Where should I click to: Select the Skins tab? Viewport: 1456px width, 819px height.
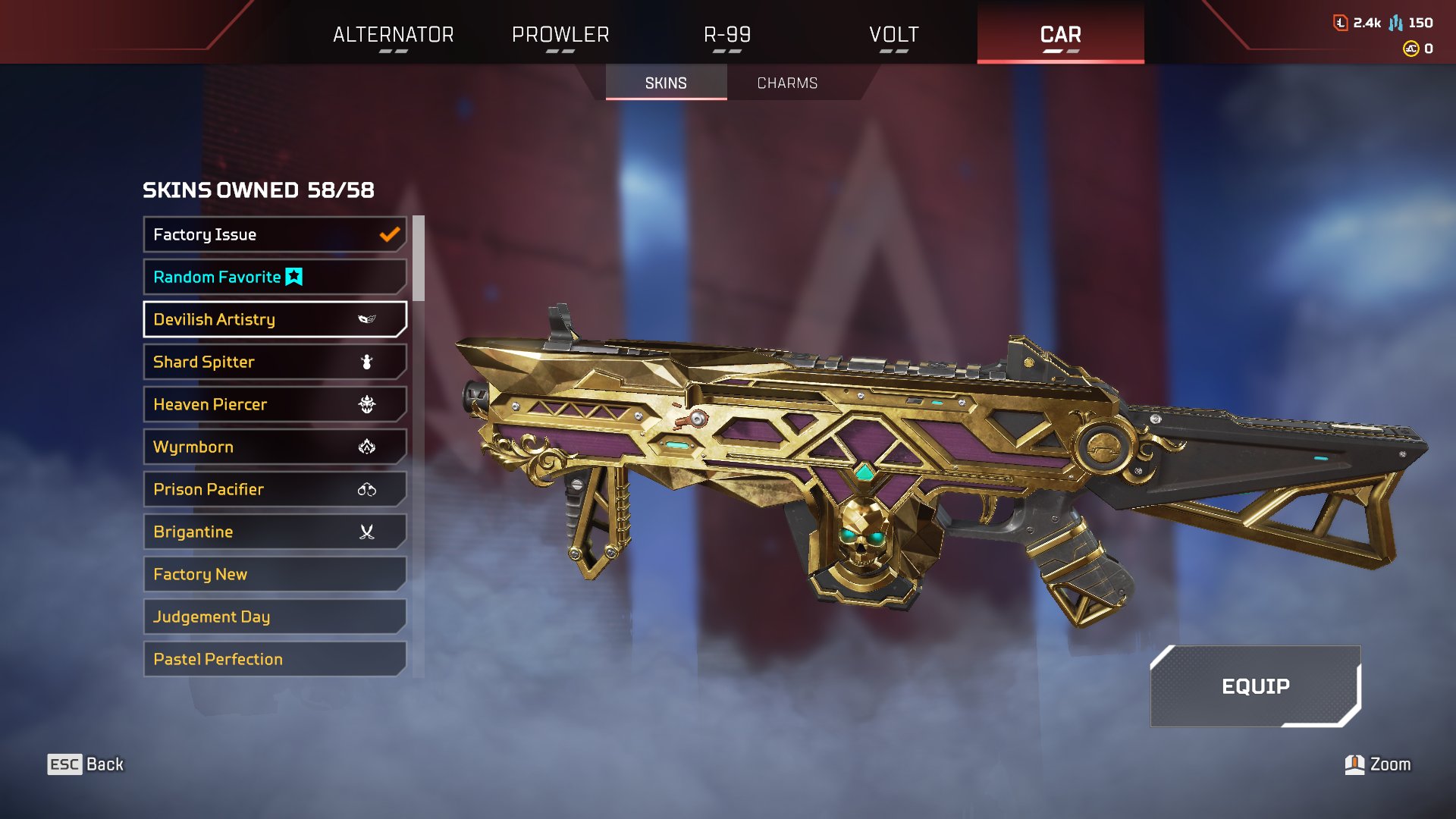[x=666, y=83]
